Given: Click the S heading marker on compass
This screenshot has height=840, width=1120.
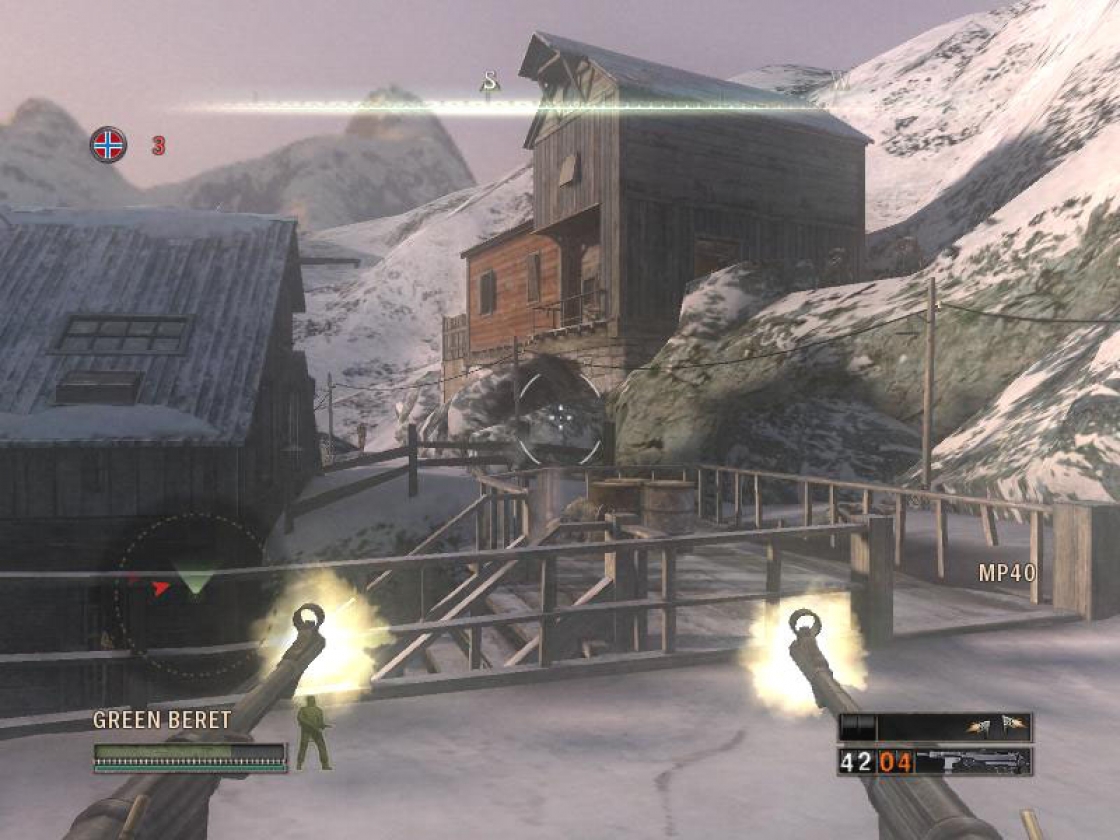Looking at the screenshot, I should pyautogui.click(x=490, y=80).
